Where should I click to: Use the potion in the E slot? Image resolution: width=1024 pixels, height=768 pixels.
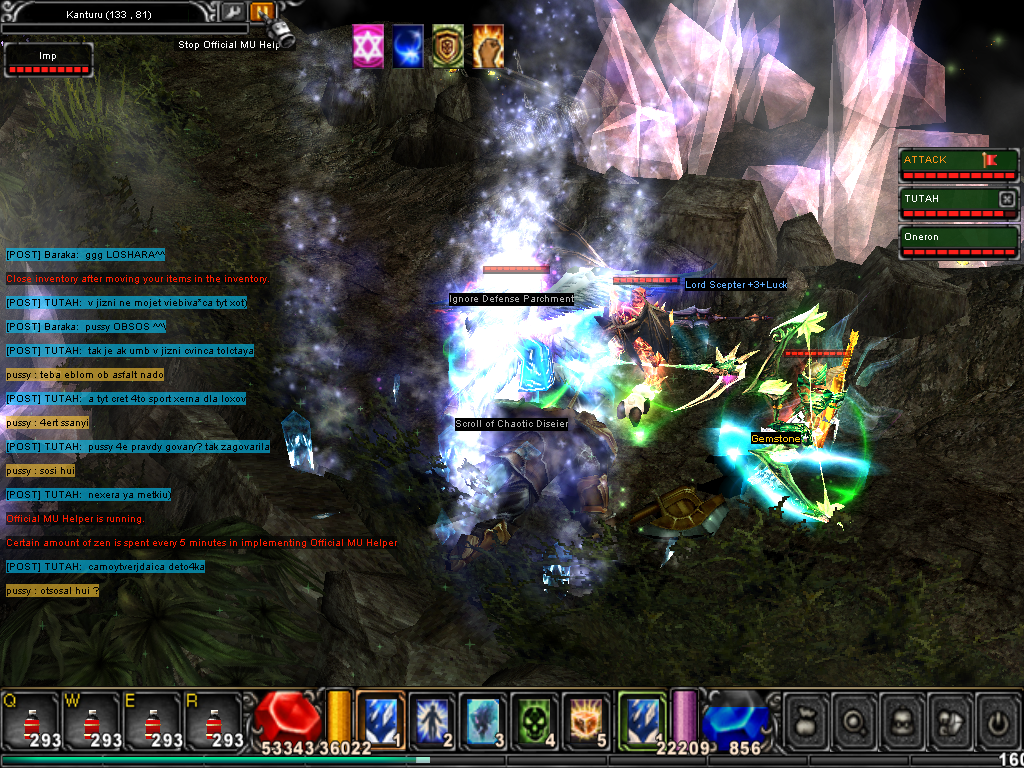coord(151,722)
